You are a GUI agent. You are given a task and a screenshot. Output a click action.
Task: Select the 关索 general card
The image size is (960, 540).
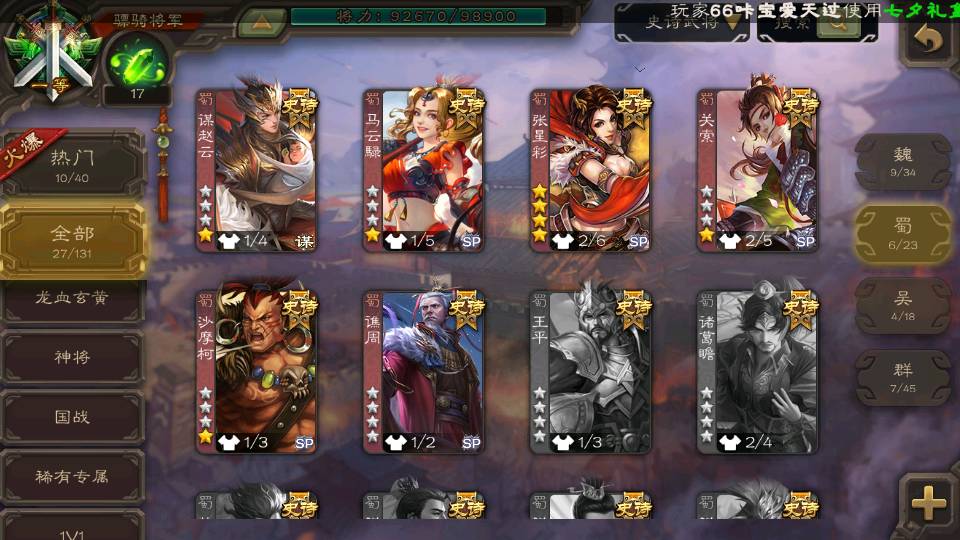tap(757, 170)
